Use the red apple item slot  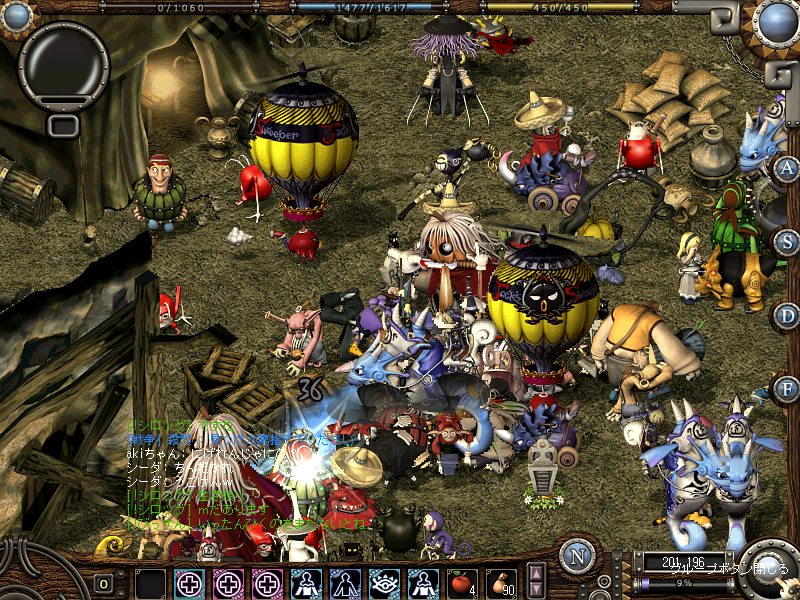point(462,582)
